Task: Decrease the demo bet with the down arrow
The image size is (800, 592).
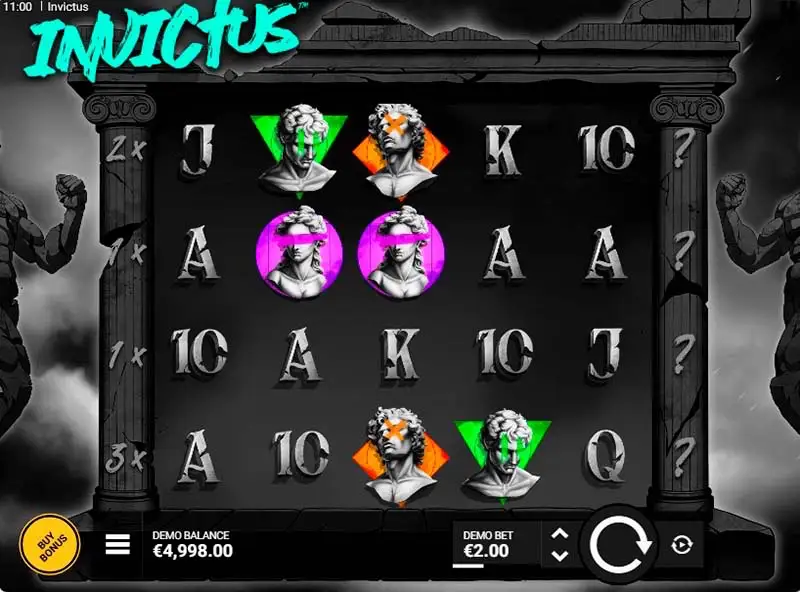Action: pyautogui.click(x=560, y=555)
